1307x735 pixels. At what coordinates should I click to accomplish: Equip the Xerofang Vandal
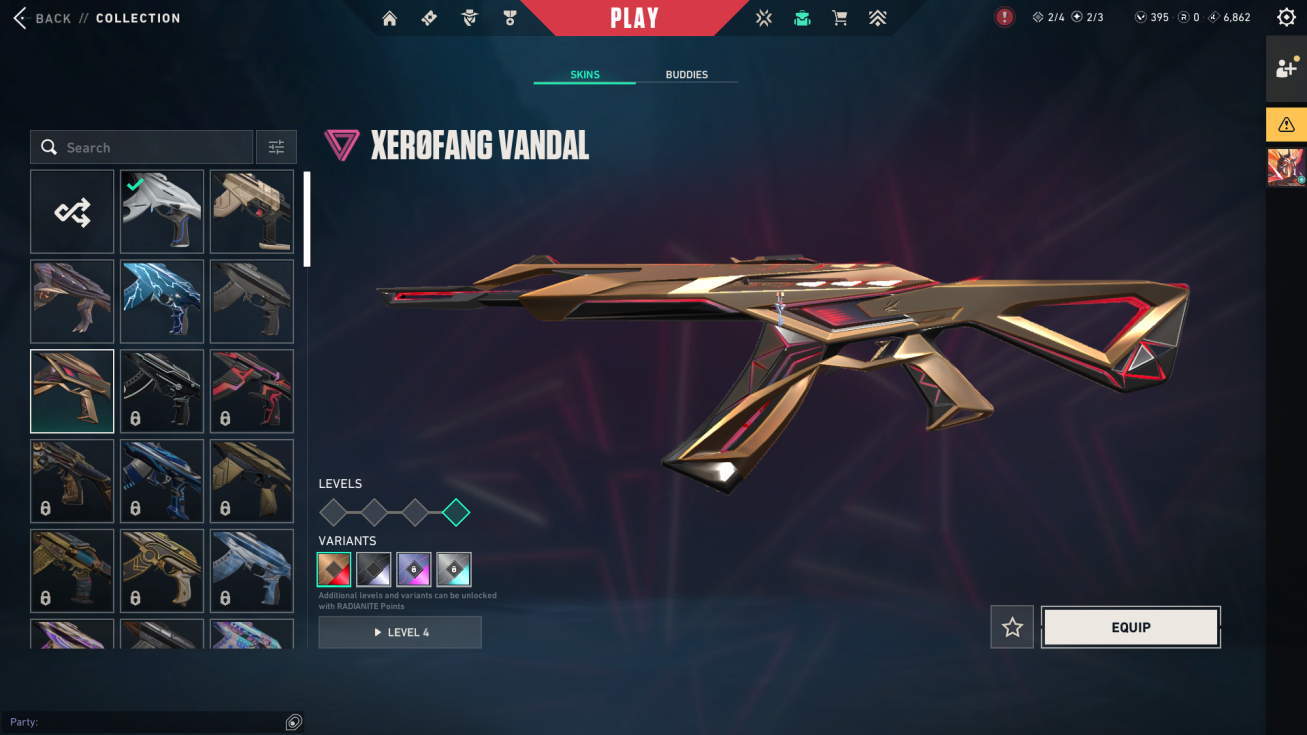click(1130, 627)
